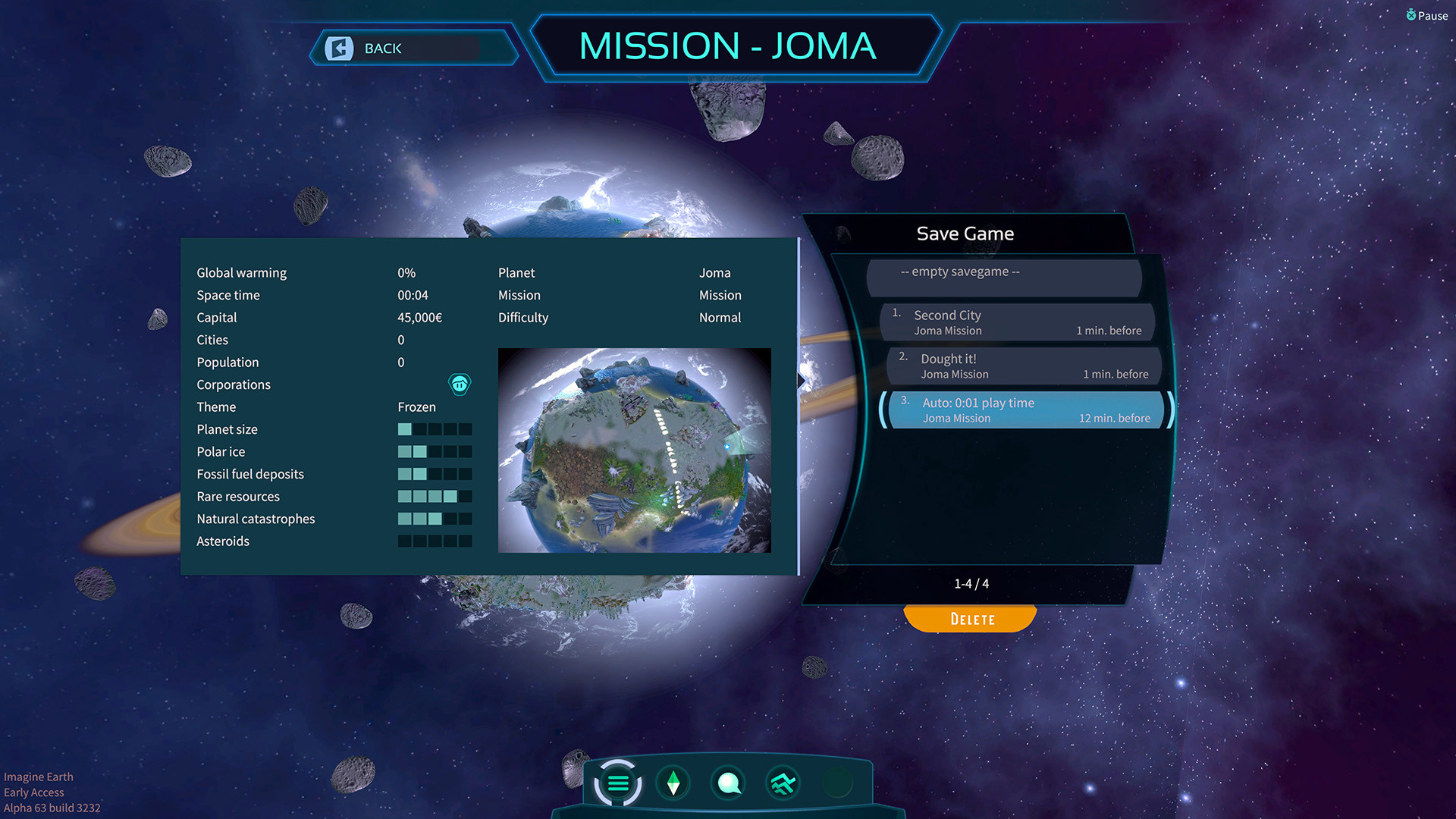Click the zigzag statistics icon in bottom bar
This screenshot has height=819, width=1456.
point(783,782)
